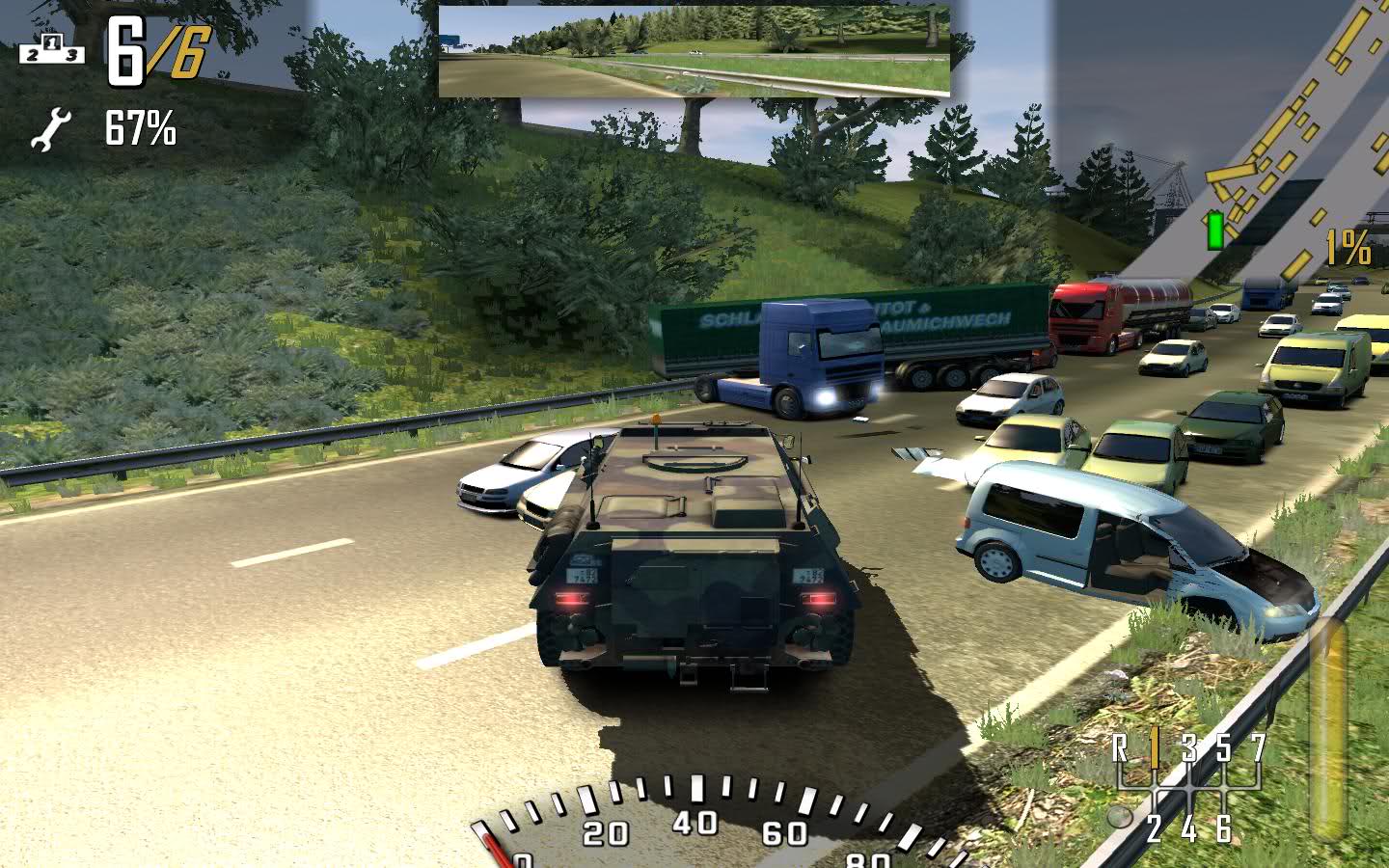Click the podium race position icon

[x=52, y=49]
